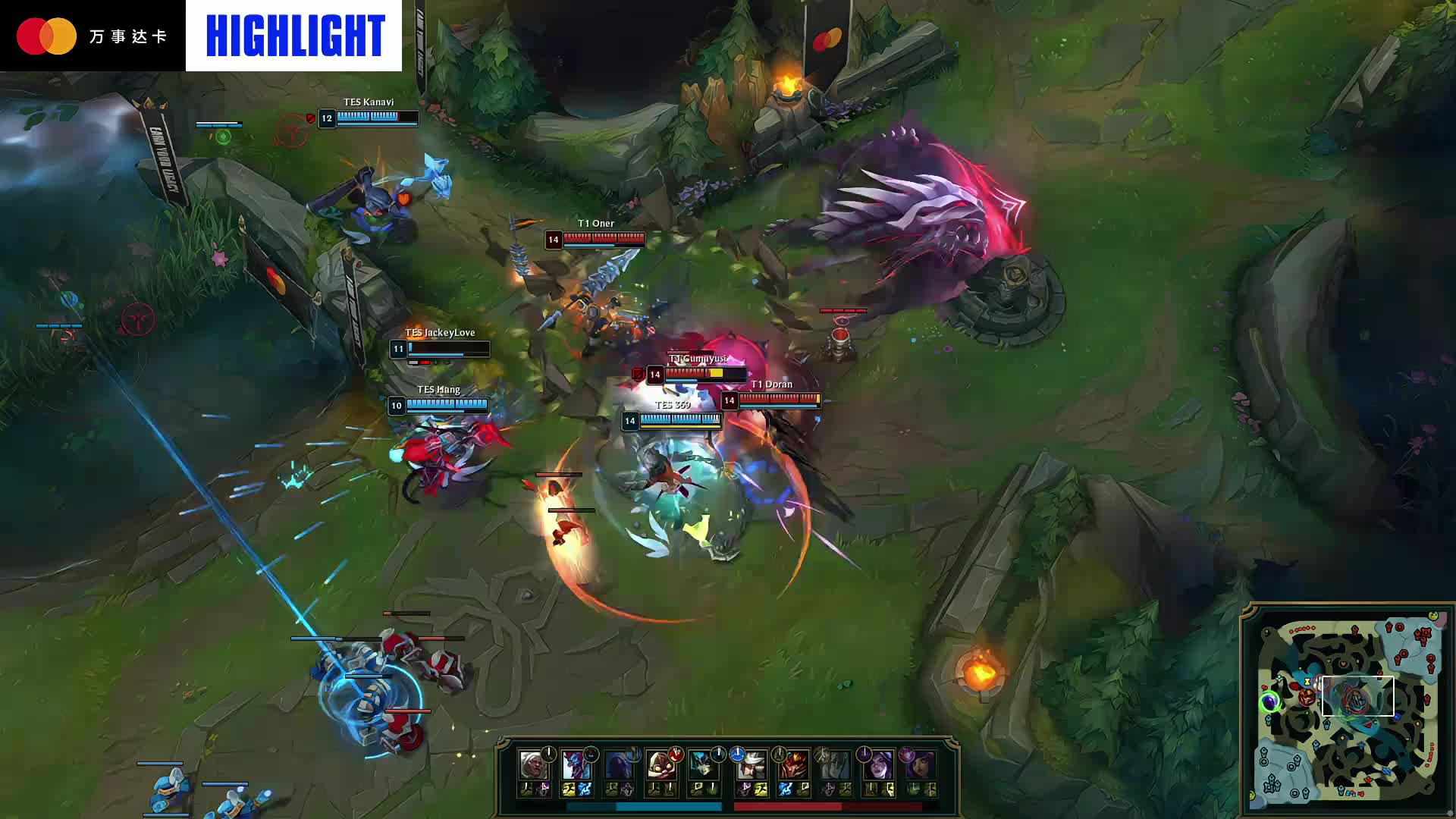Click the white ultimate cooldown clock on the leftmost portrait
This screenshot has height=819, width=1456.
(x=548, y=752)
